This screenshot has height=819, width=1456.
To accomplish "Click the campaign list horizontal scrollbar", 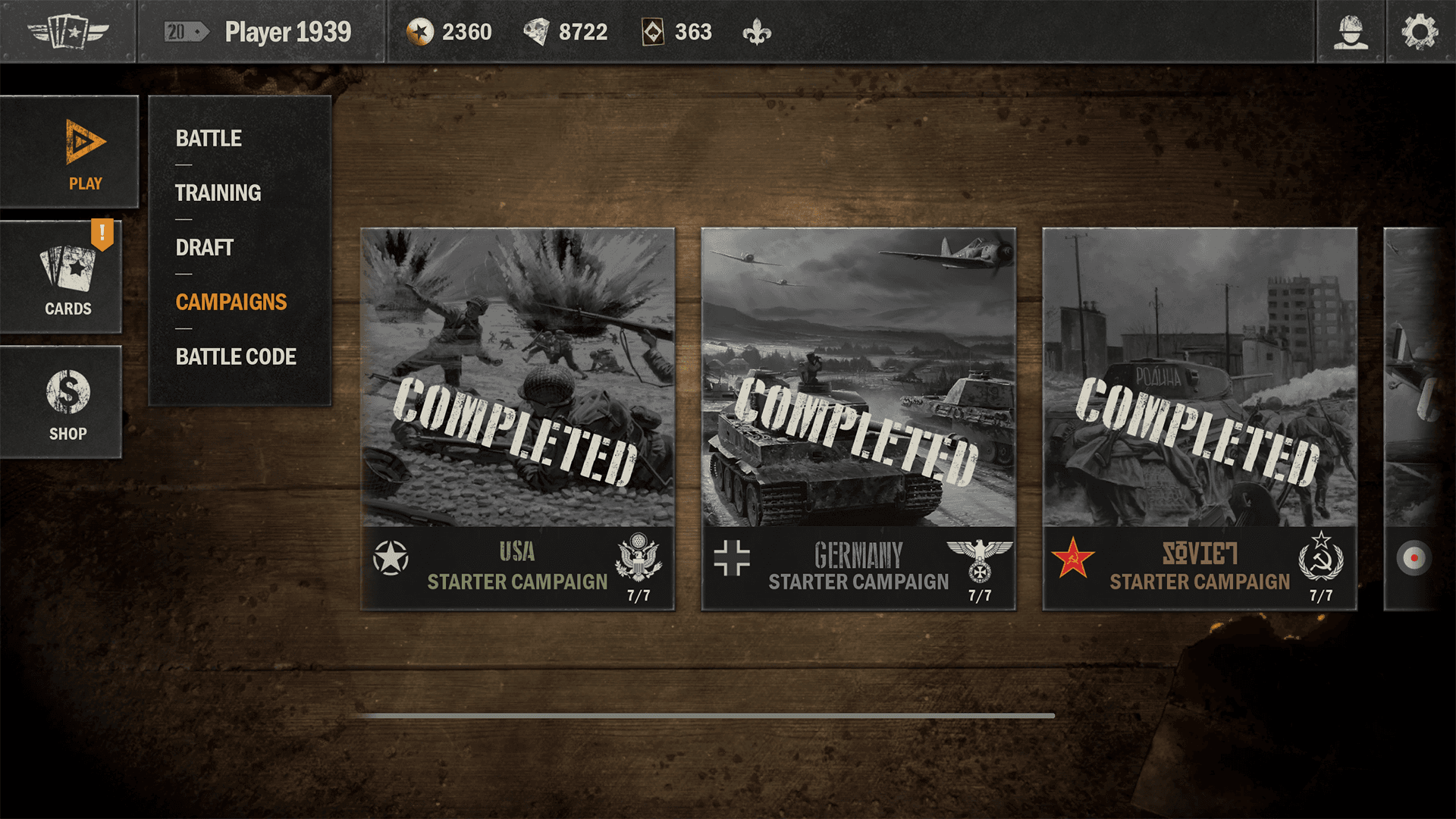I will click(x=705, y=715).
